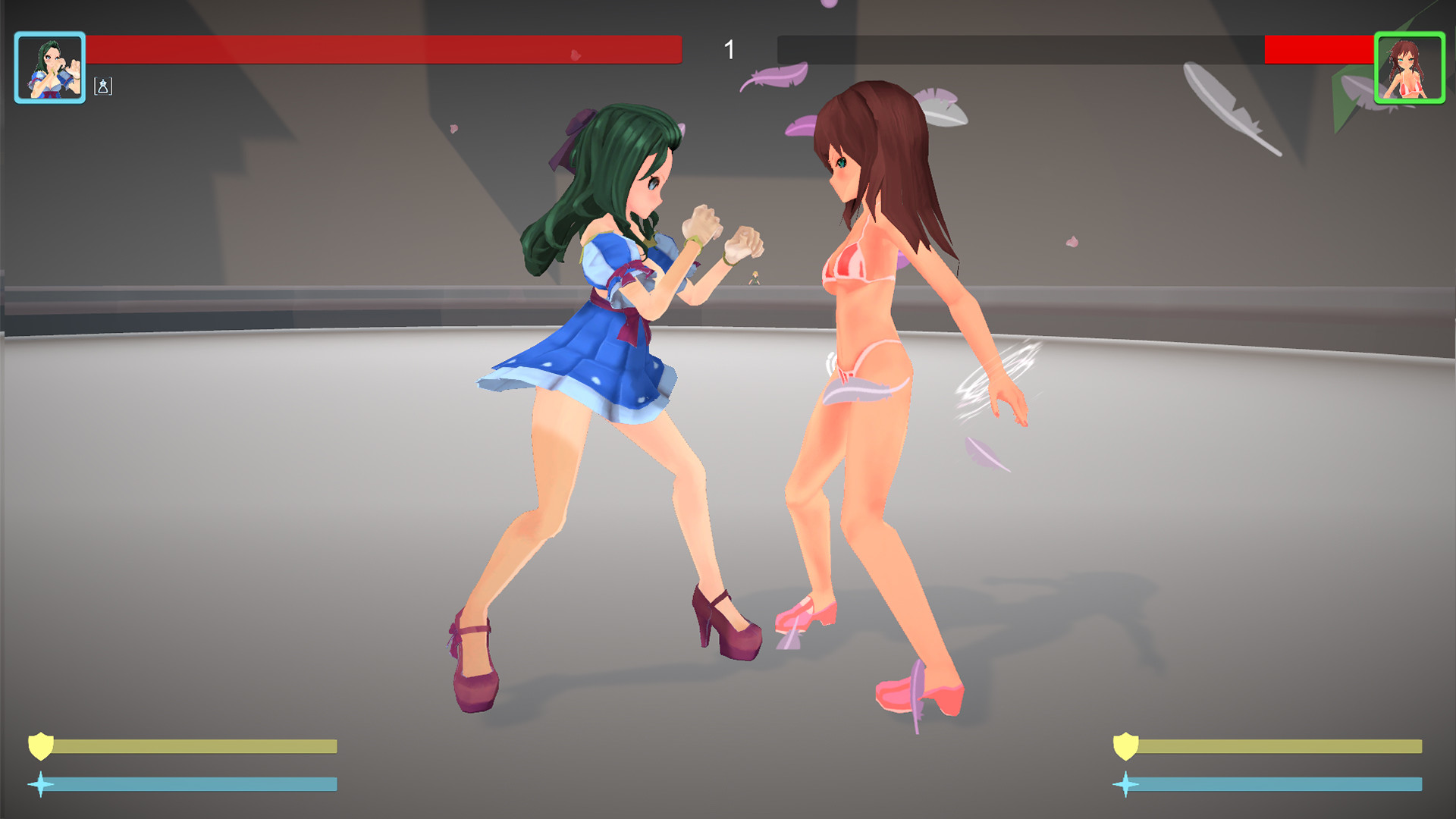This screenshot has width=1456, height=819.
Task: Toggle the right player's guard shield indicator
Action: click(x=1125, y=746)
